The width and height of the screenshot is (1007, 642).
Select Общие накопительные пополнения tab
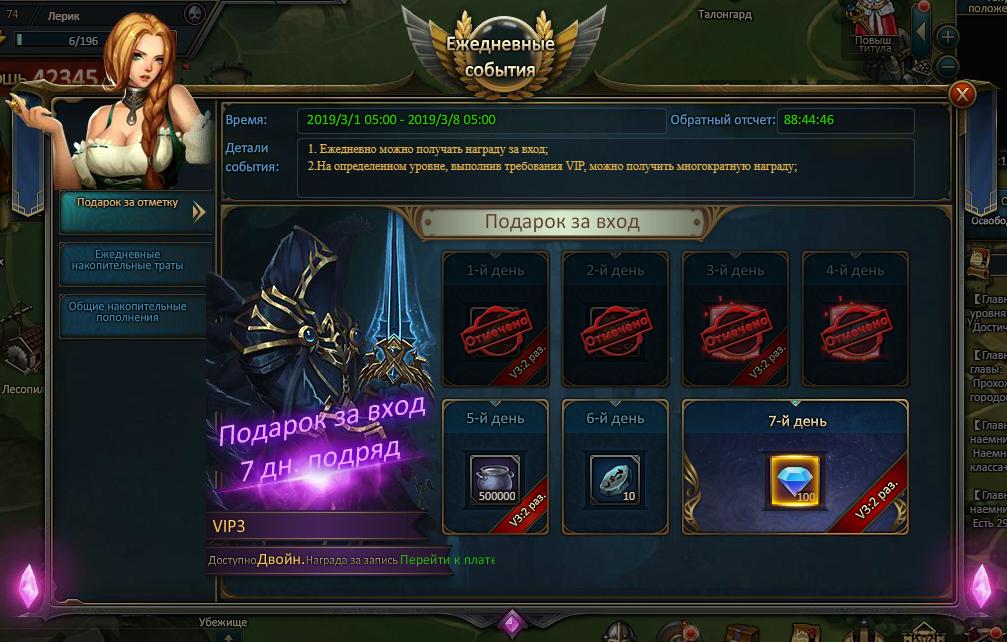tap(134, 311)
